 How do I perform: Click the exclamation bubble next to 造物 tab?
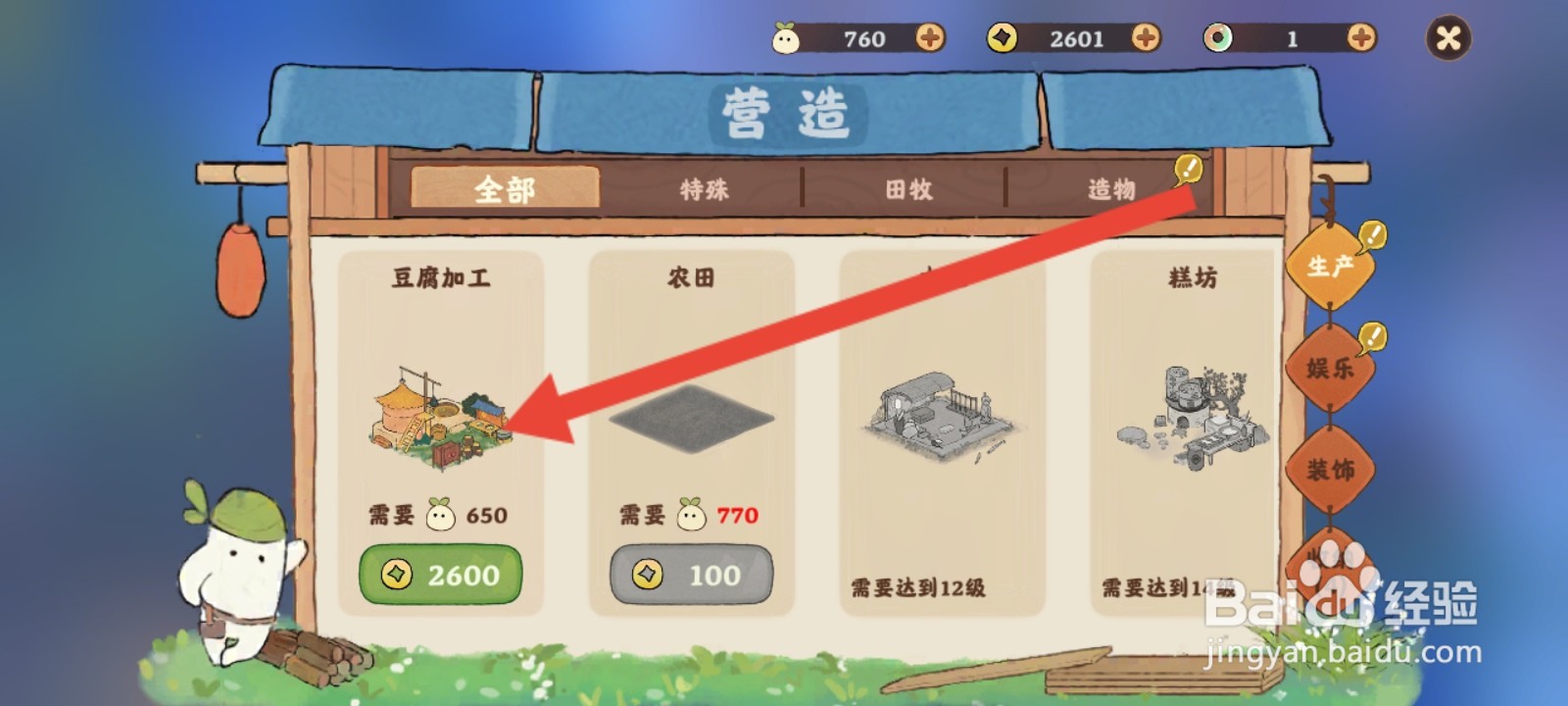[1188, 169]
